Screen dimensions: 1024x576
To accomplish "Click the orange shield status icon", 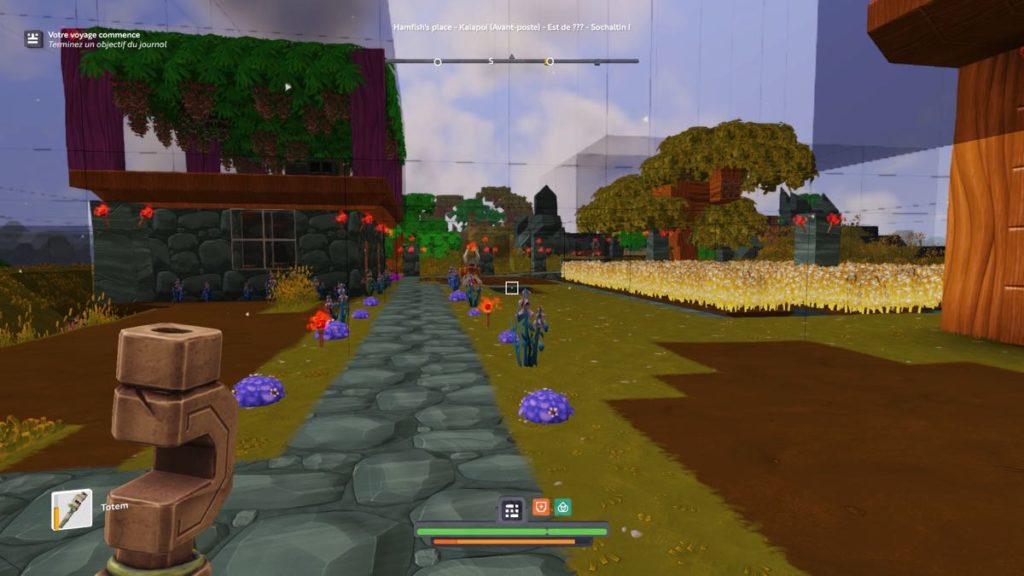I will [541, 508].
